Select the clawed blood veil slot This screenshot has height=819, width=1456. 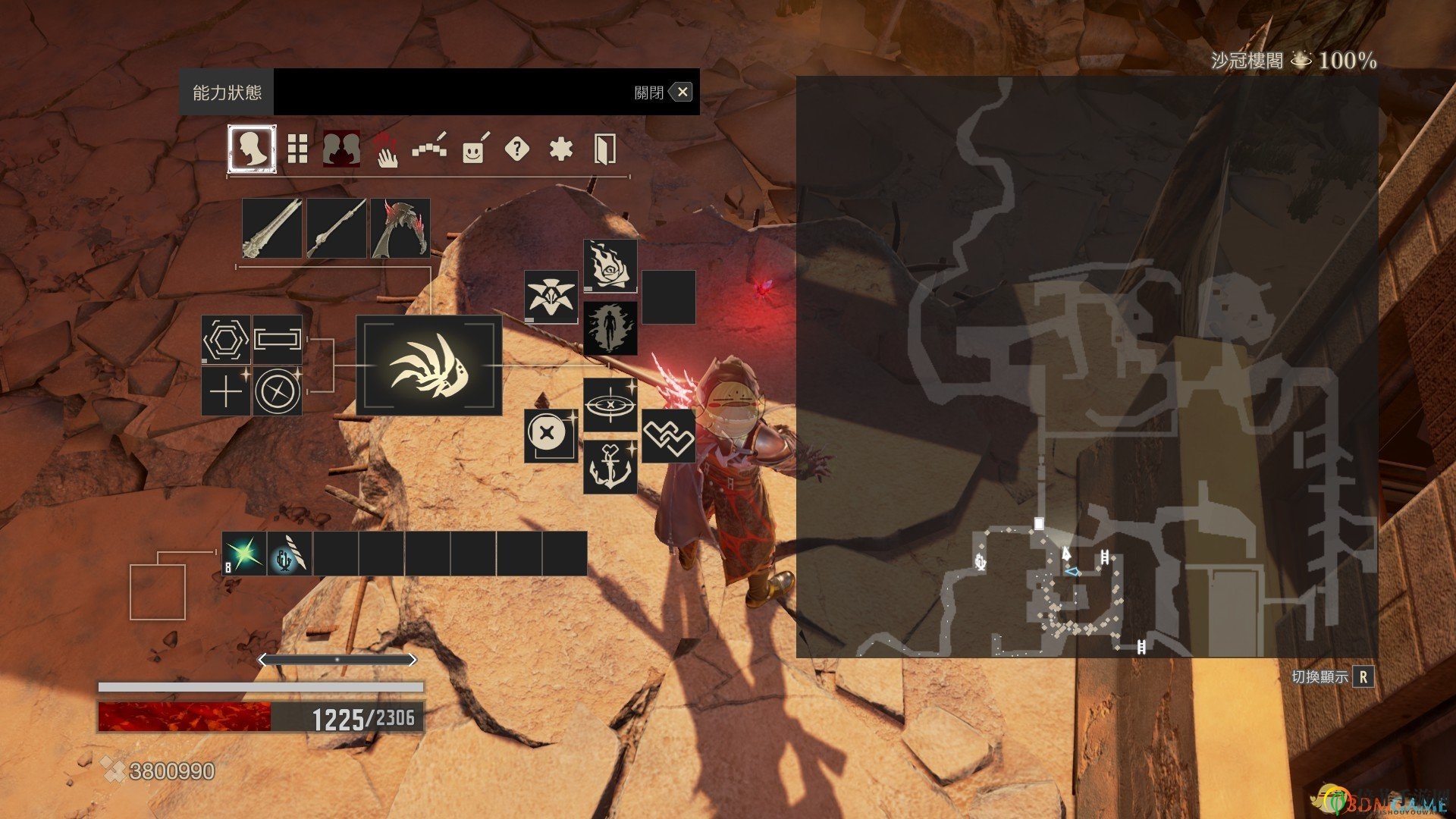click(400, 228)
